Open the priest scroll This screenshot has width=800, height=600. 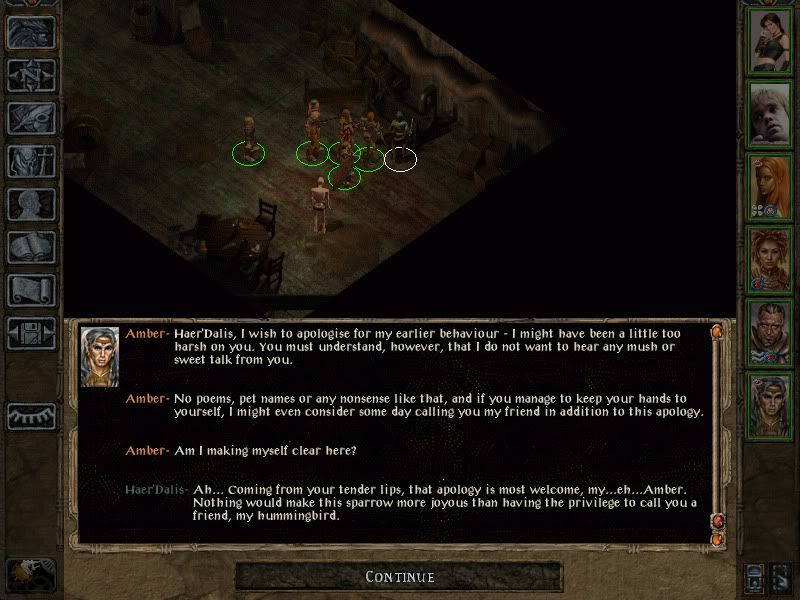[31, 290]
